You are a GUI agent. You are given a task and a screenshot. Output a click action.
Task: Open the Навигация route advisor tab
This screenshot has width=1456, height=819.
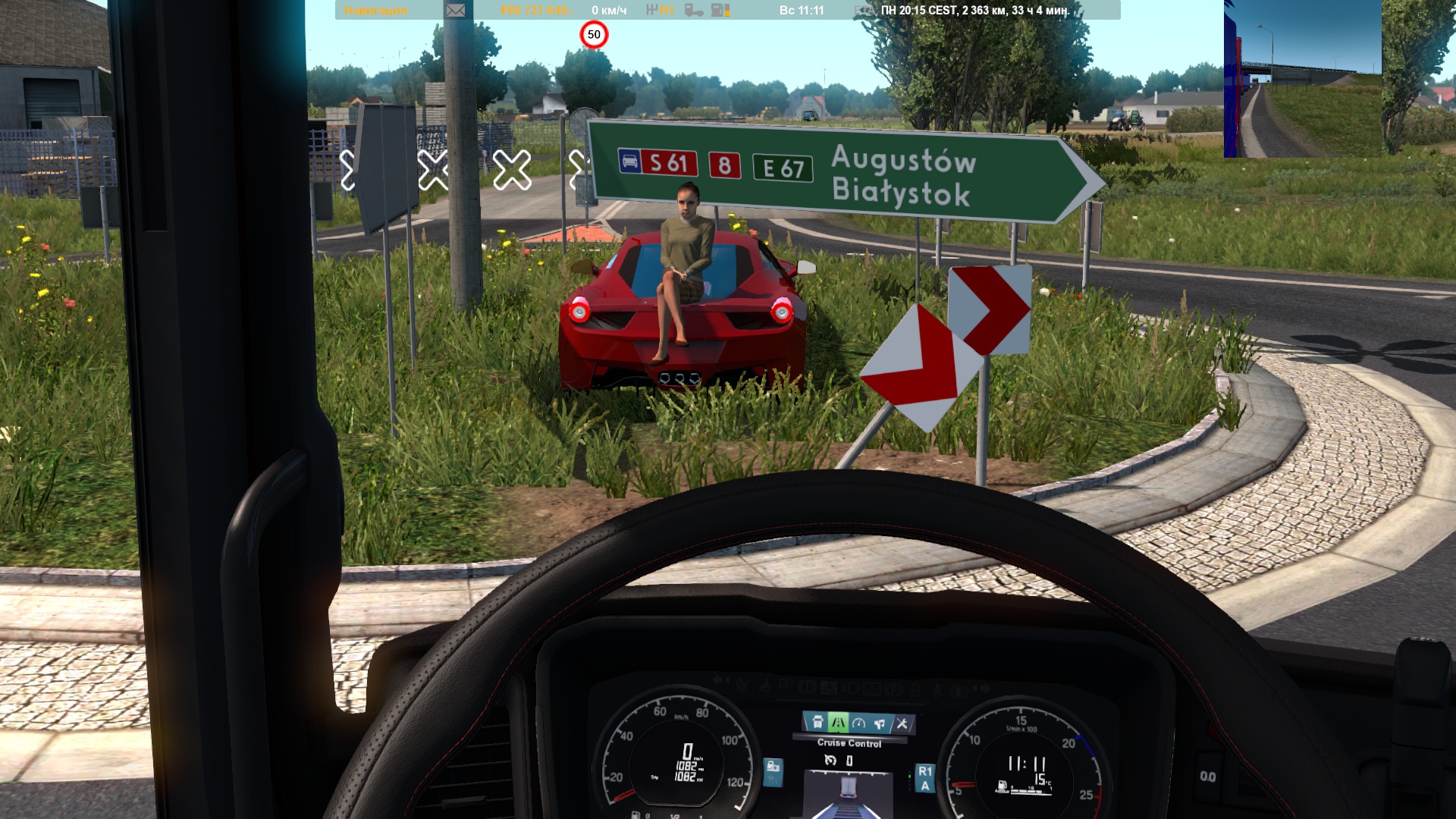pyautogui.click(x=375, y=11)
